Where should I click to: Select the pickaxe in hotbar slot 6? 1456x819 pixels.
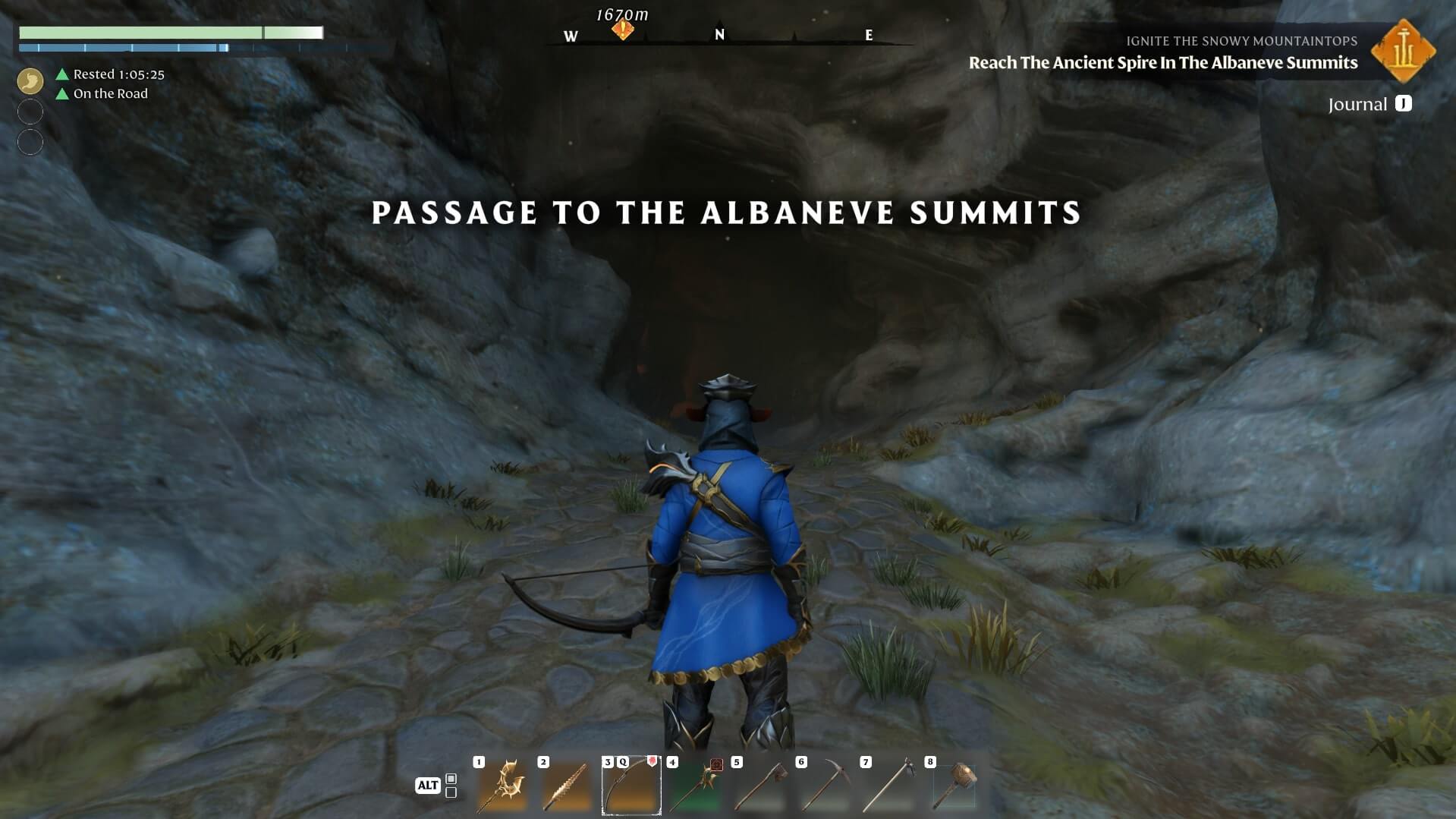pyautogui.click(x=824, y=786)
